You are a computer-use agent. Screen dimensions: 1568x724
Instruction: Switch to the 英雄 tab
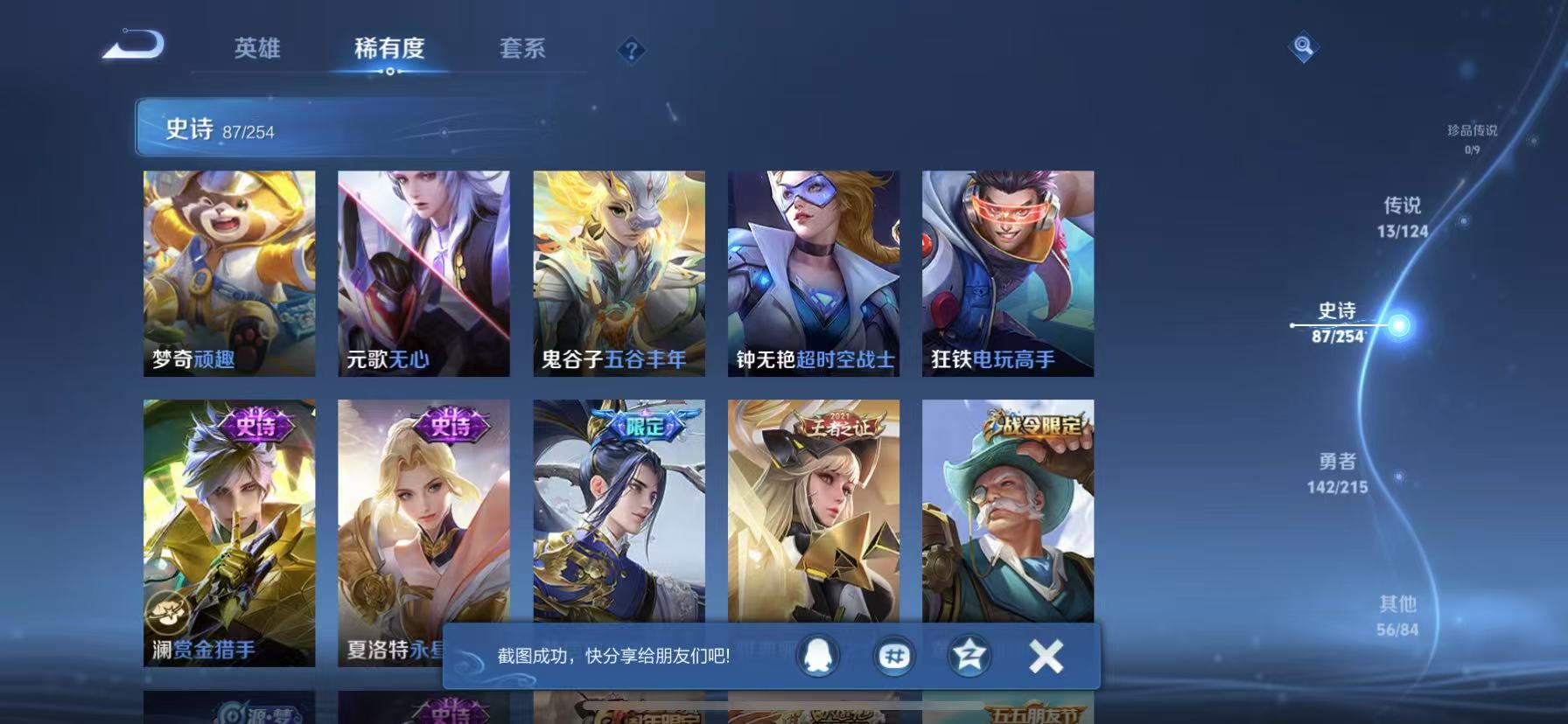pos(256,50)
